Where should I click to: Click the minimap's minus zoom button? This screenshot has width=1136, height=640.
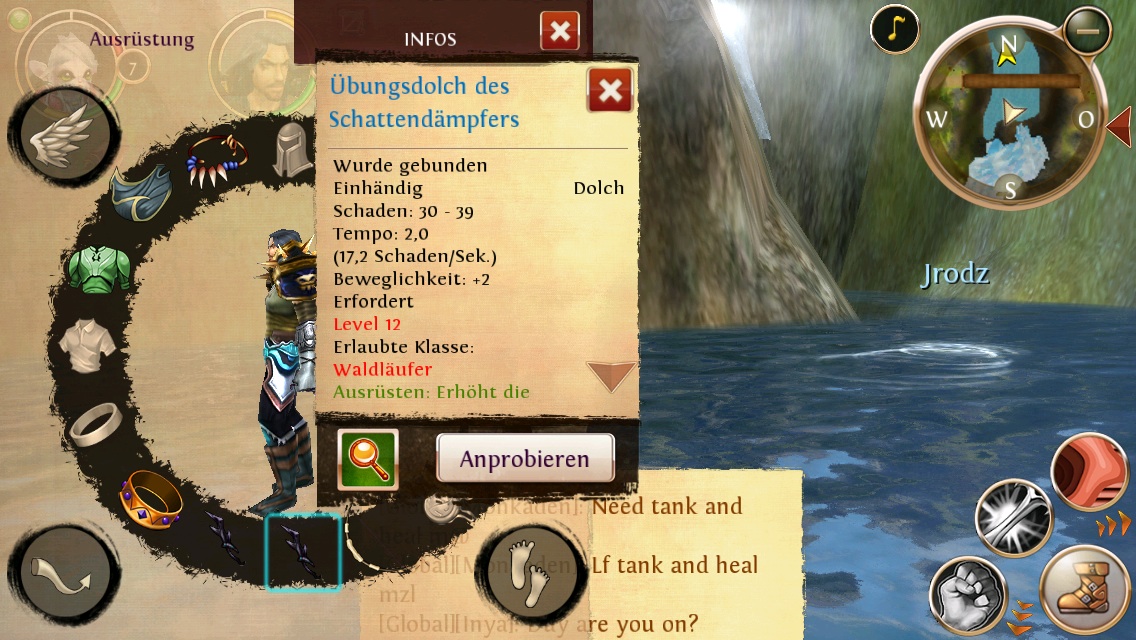click(1087, 31)
